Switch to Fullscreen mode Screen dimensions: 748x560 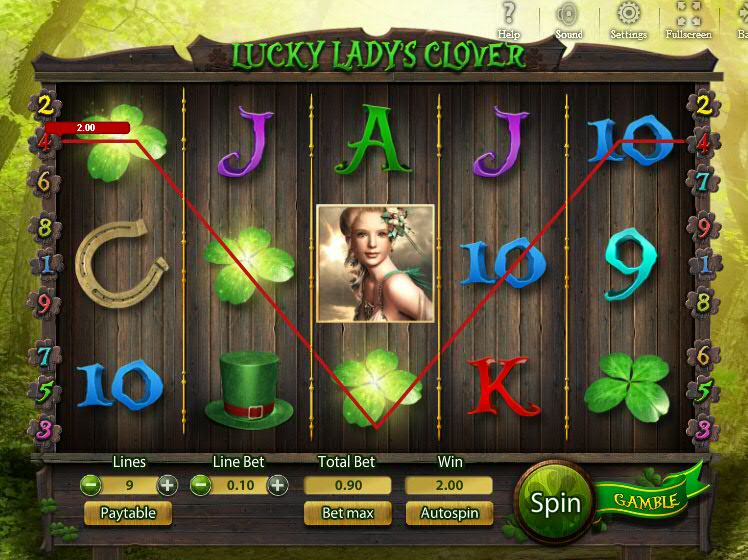(x=688, y=16)
